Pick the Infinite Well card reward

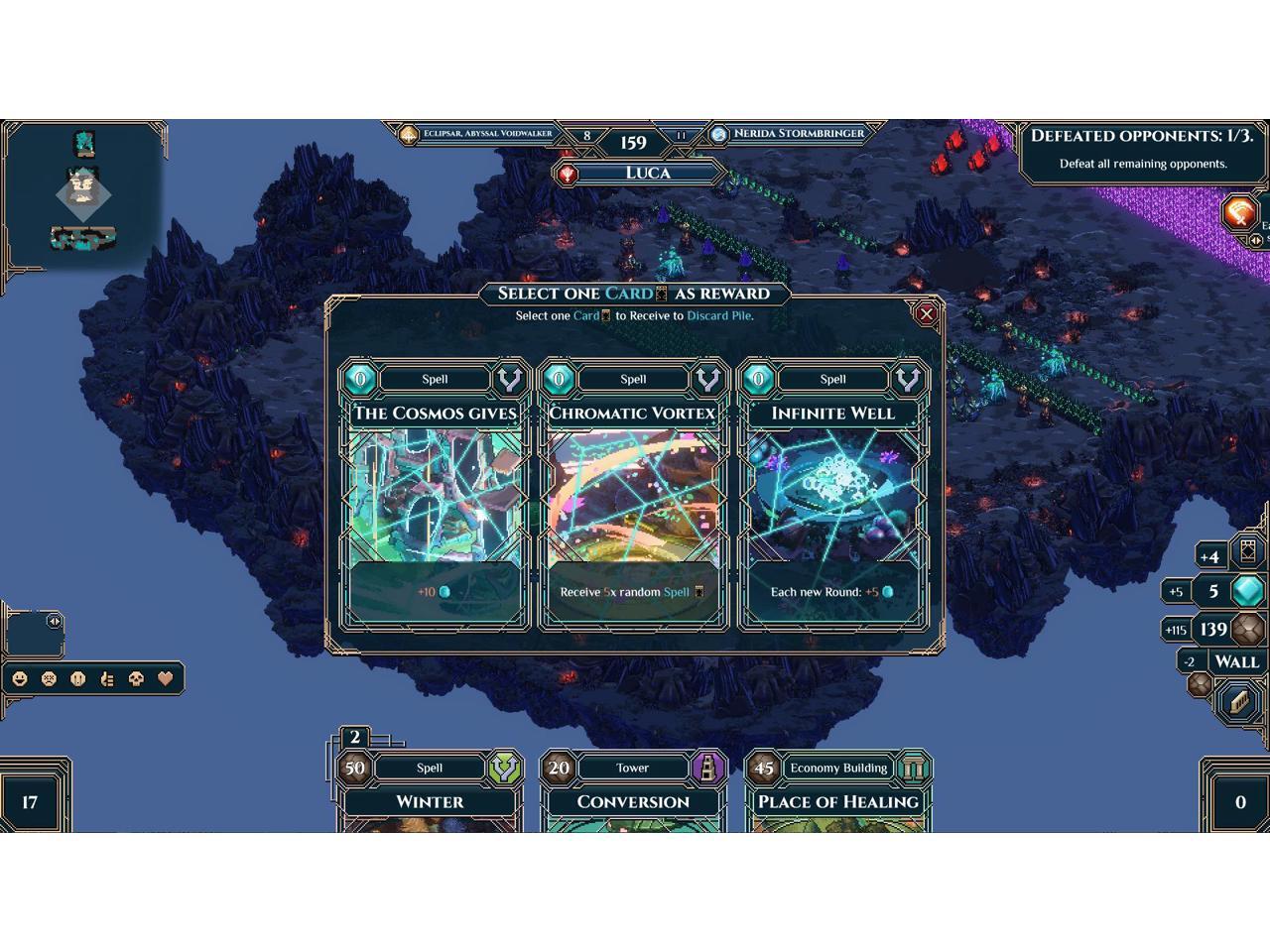pyautogui.click(x=833, y=494)
